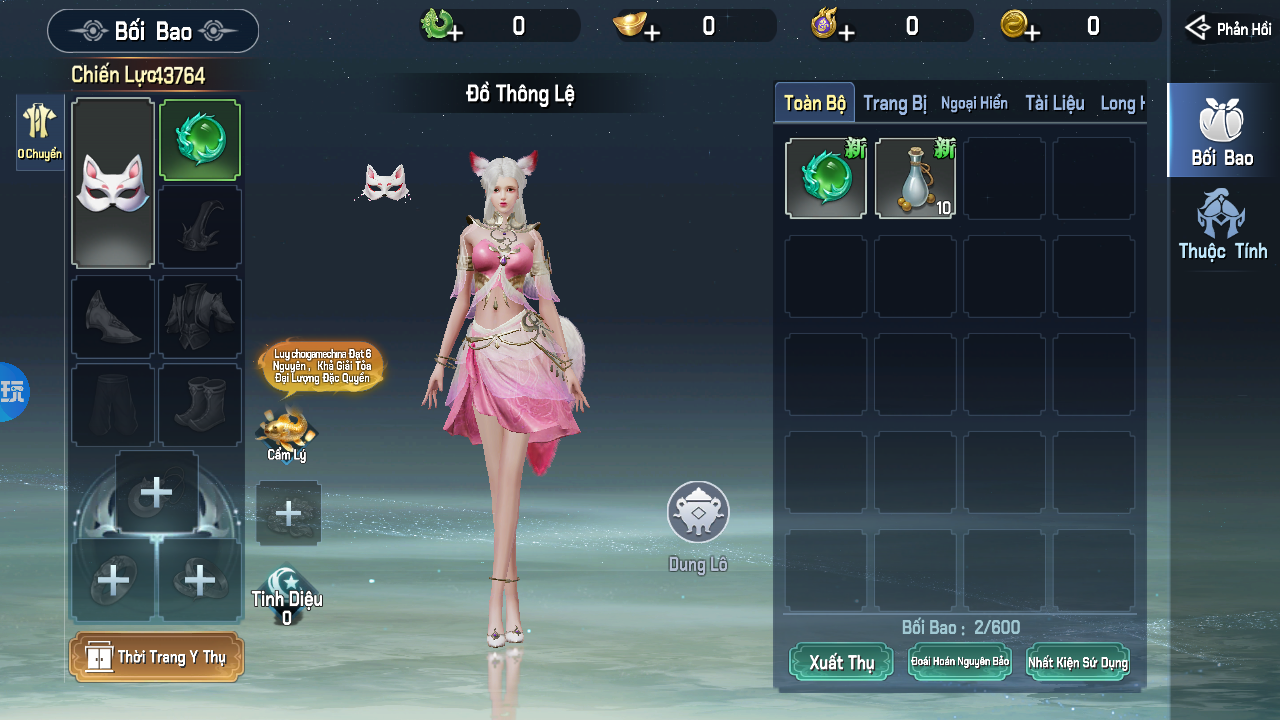Select the Toàn Bộ tab
This screenshot has width=1280, height=720.
point(815,103)
